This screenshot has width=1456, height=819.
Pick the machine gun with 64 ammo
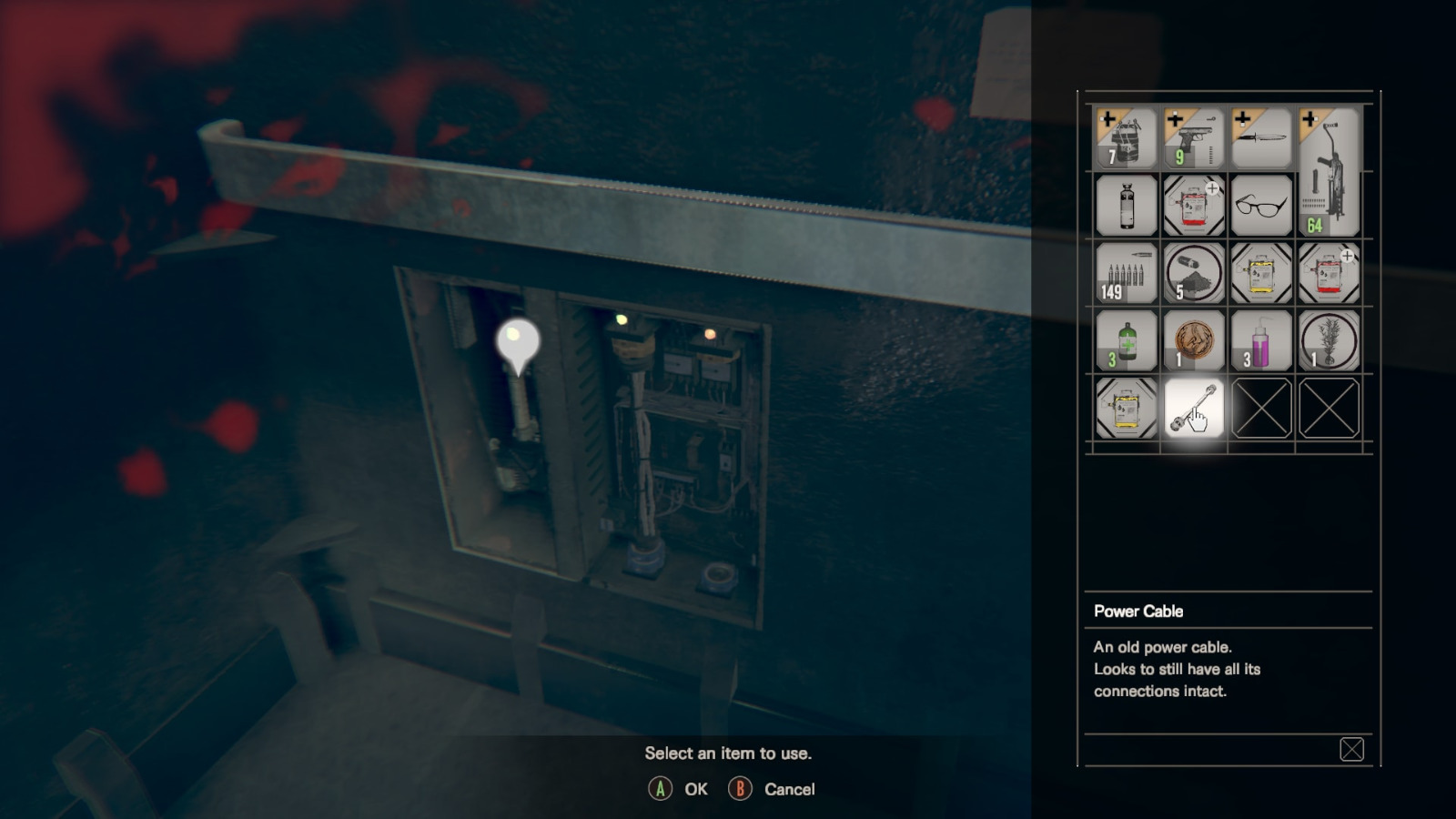coord(1328,172)
